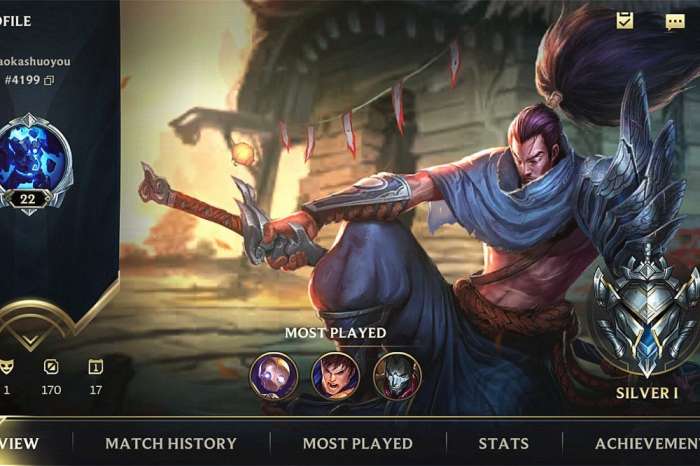700x466 pixels.
Task: Choose the shouting dark-haired champion portrait
Action: tap(335, 376)
